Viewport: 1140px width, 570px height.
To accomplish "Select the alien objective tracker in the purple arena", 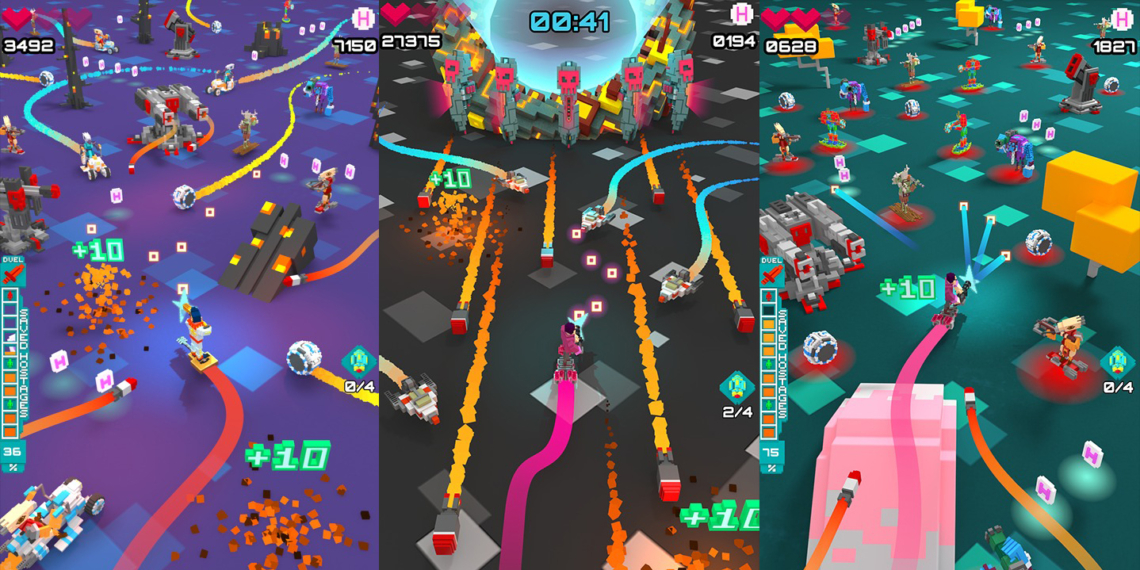I will (x=359, y=362).
